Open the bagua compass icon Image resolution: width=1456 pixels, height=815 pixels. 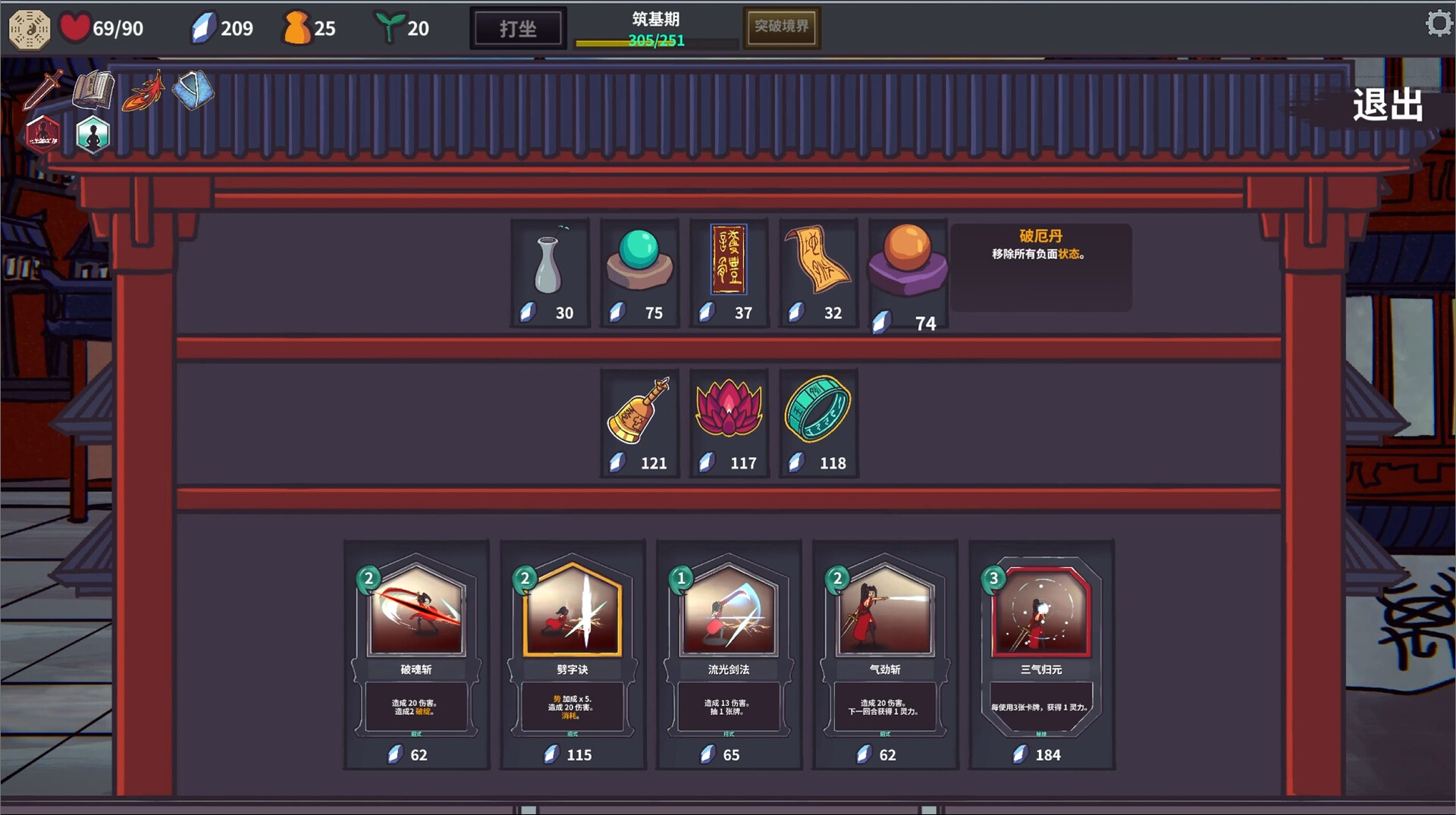(x=29, y=29)
